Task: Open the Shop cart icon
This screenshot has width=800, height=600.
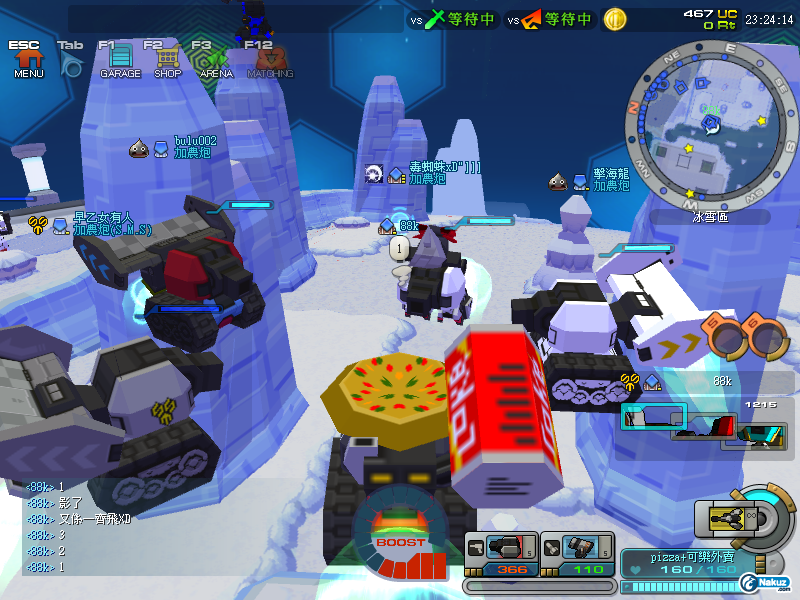Action: tap(167, 61)
